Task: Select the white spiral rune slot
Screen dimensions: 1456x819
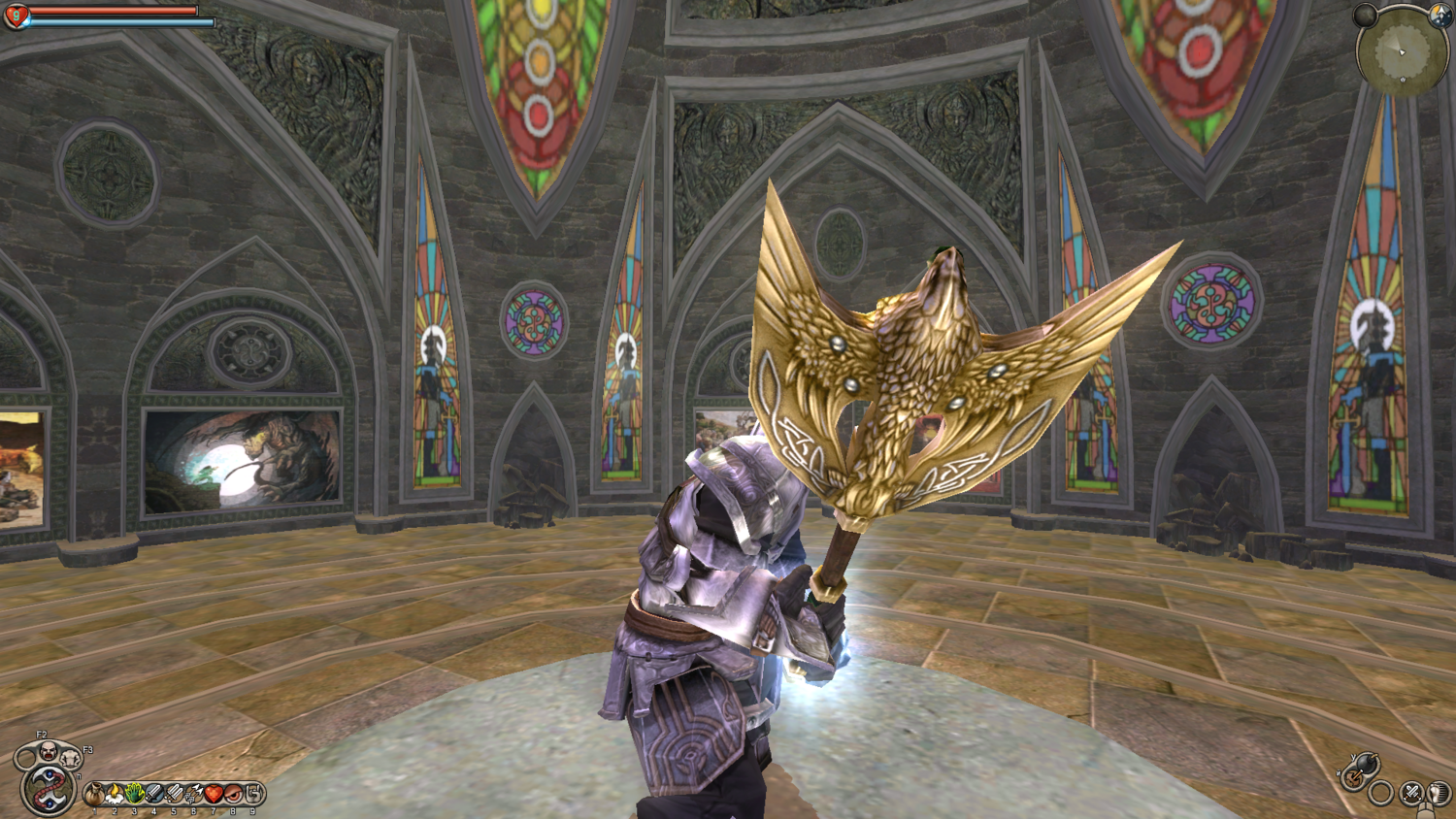Action: [x=253, y=795]
